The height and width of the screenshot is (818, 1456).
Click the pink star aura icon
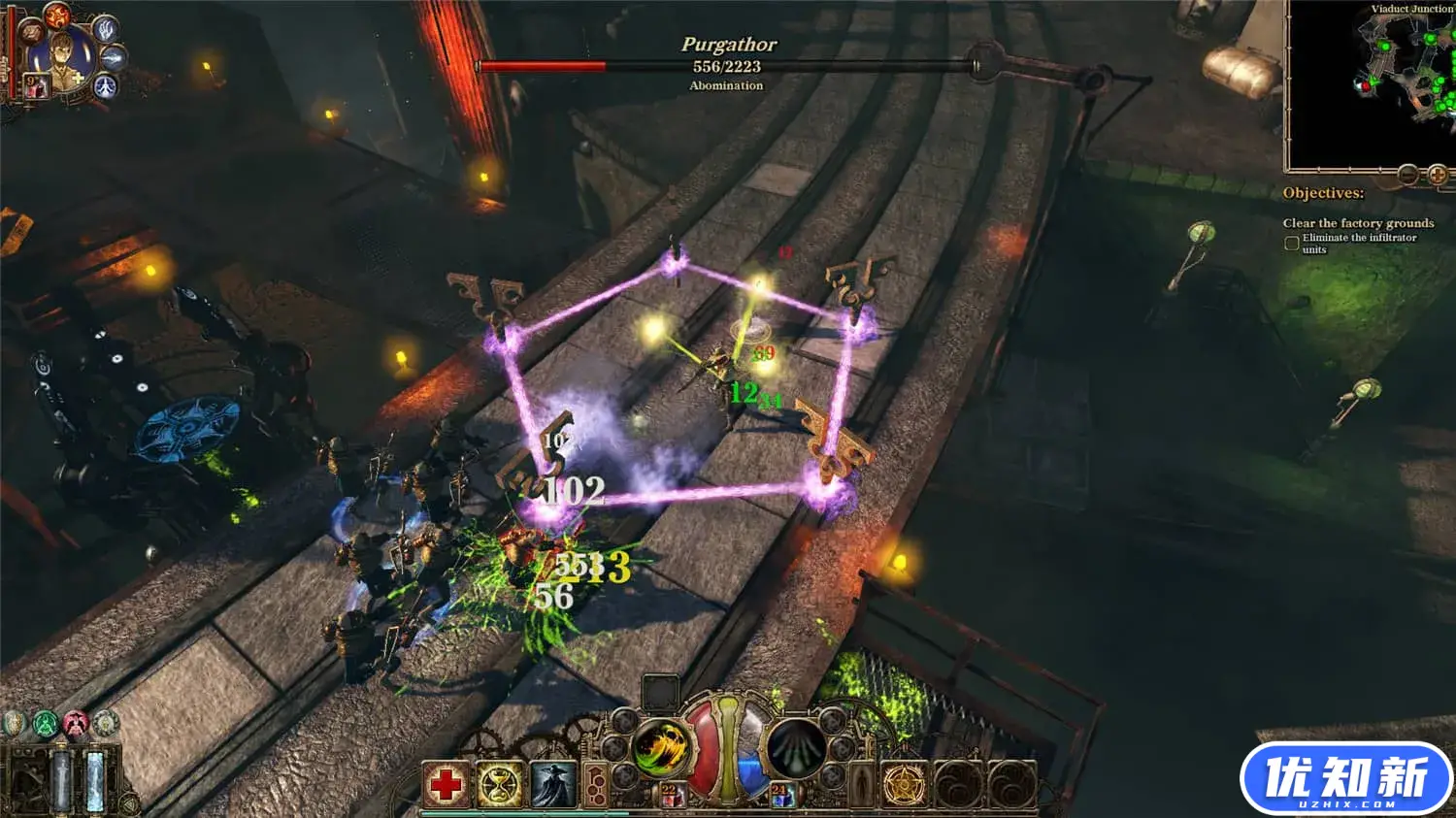76,724
